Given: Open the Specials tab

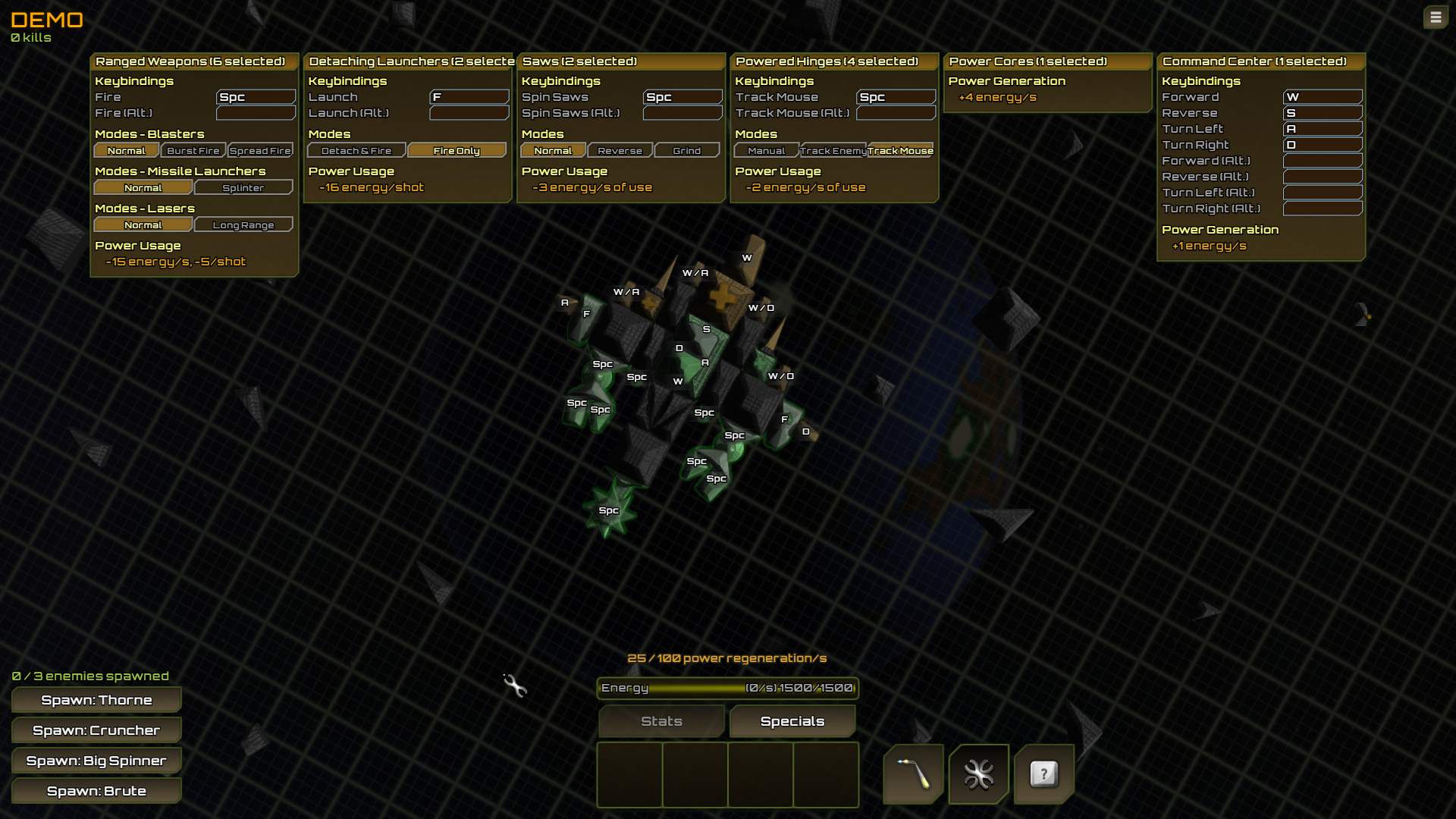Looking at the screenshot, I should click(792, 721).
